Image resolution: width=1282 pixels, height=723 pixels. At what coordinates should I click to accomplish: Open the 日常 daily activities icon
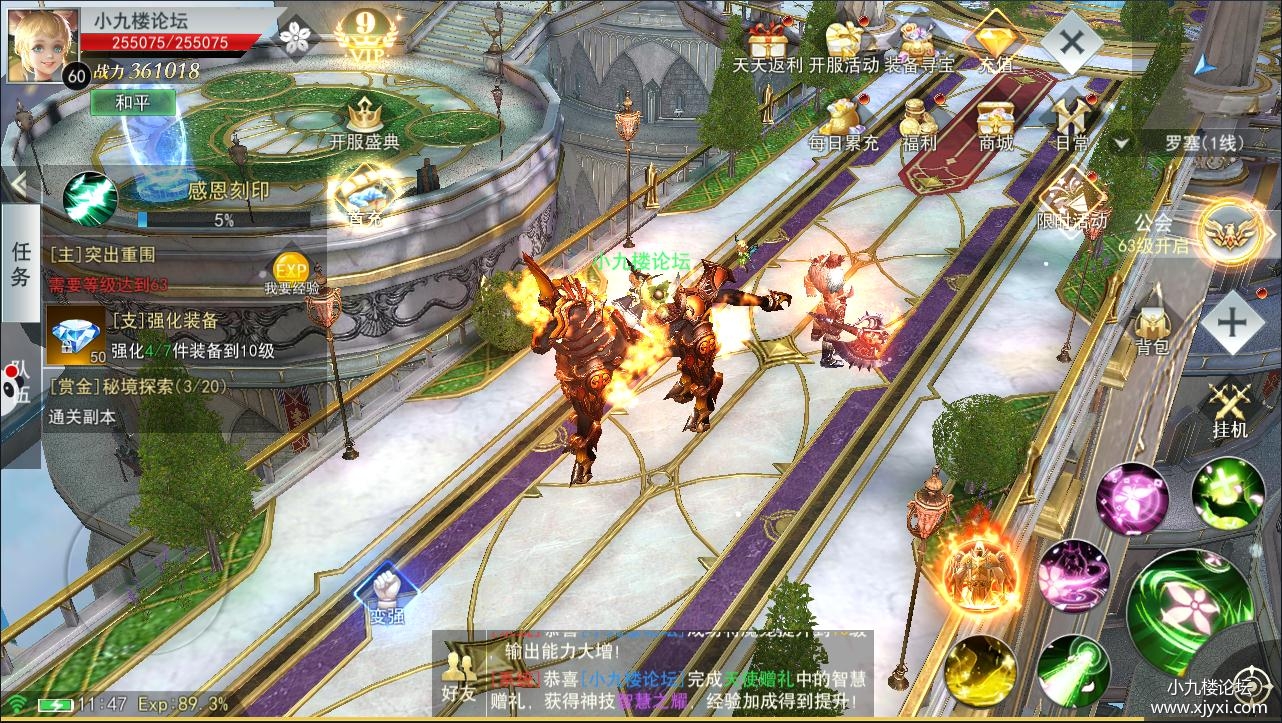coord(1072,123)
